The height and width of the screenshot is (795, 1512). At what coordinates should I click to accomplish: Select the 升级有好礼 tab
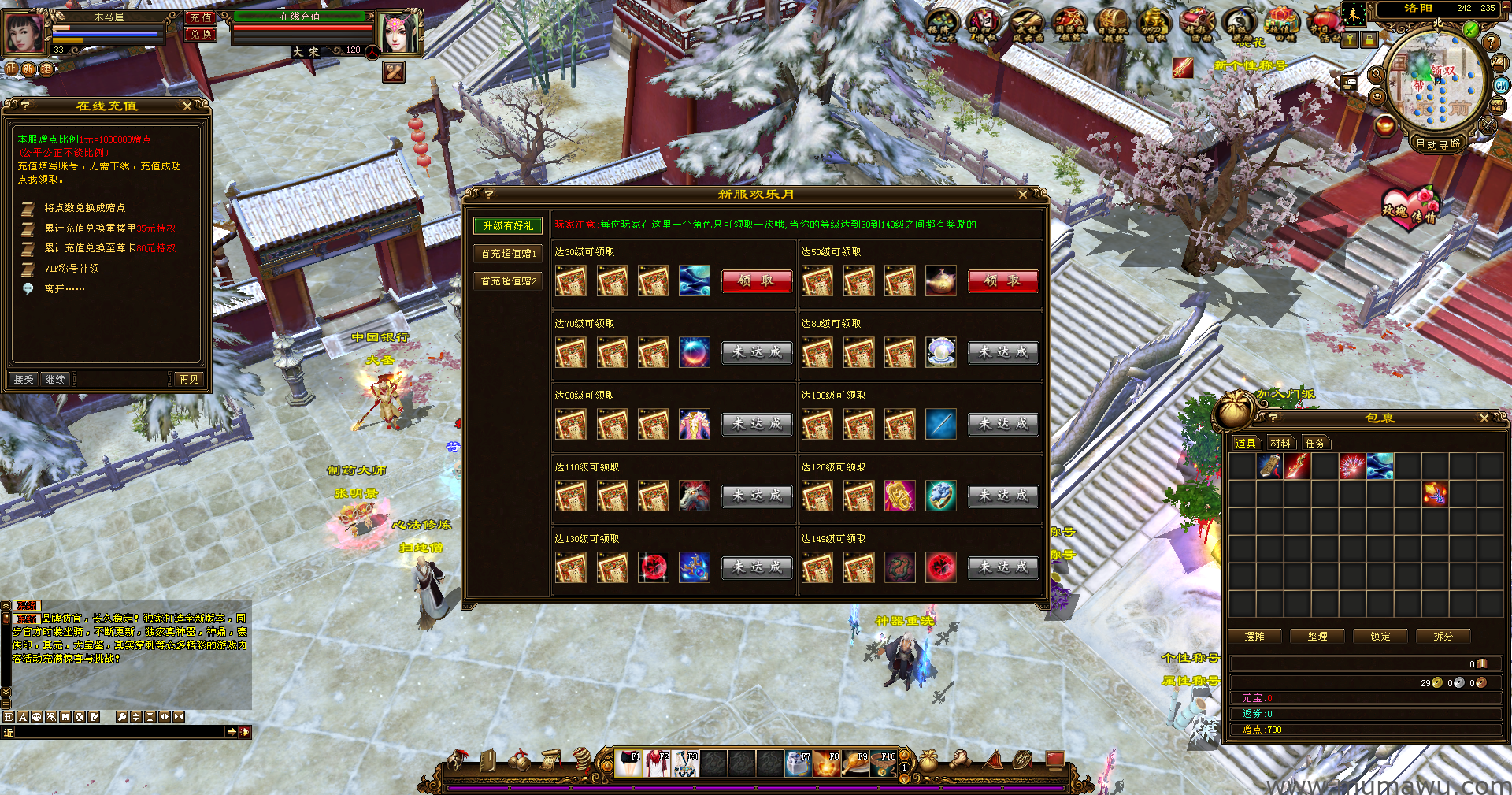click(508, 226)
